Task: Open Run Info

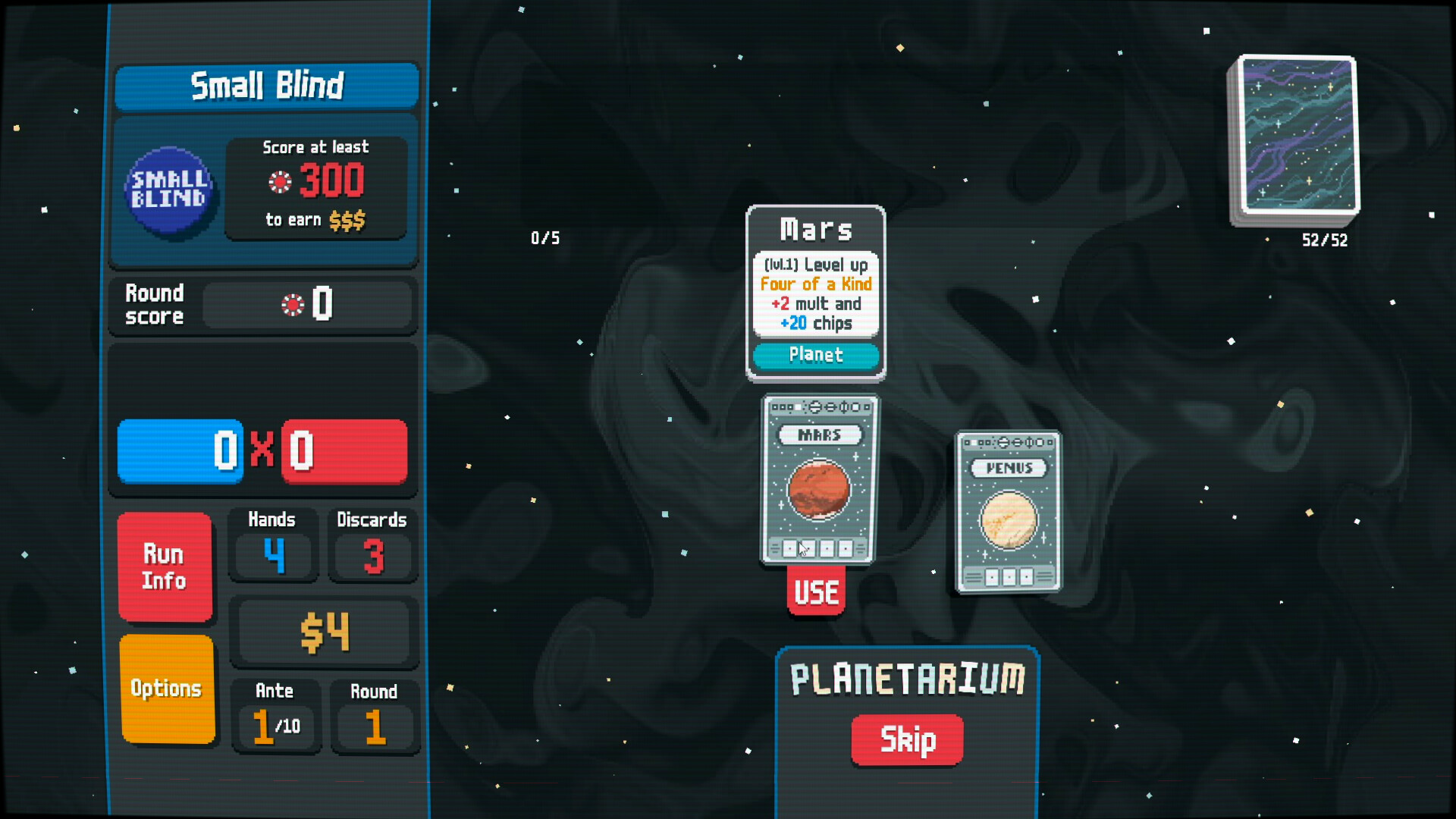Action: [x=165, y=567]
